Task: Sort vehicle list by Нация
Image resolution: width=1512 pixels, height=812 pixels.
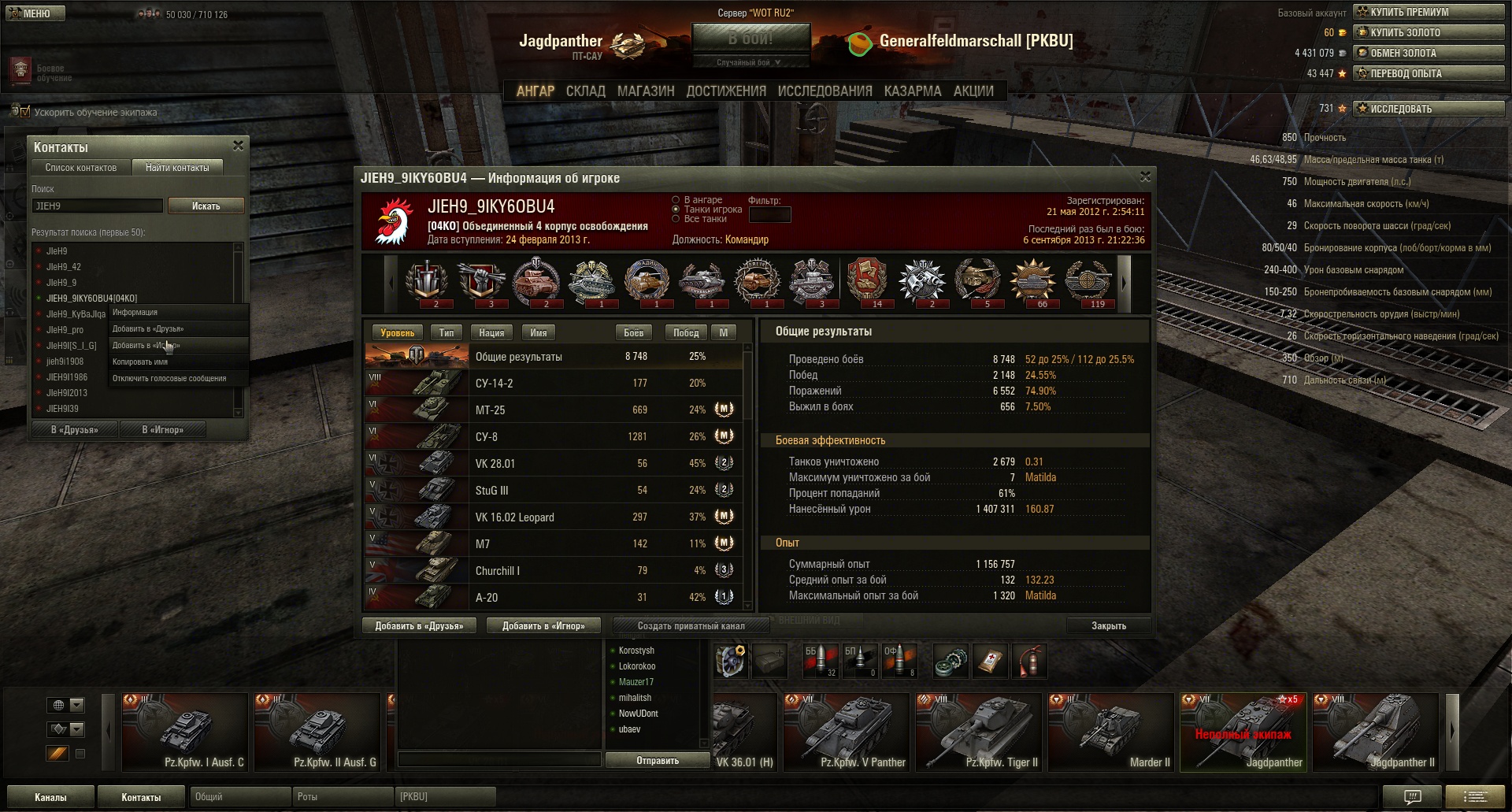Action: pos(491,333)
